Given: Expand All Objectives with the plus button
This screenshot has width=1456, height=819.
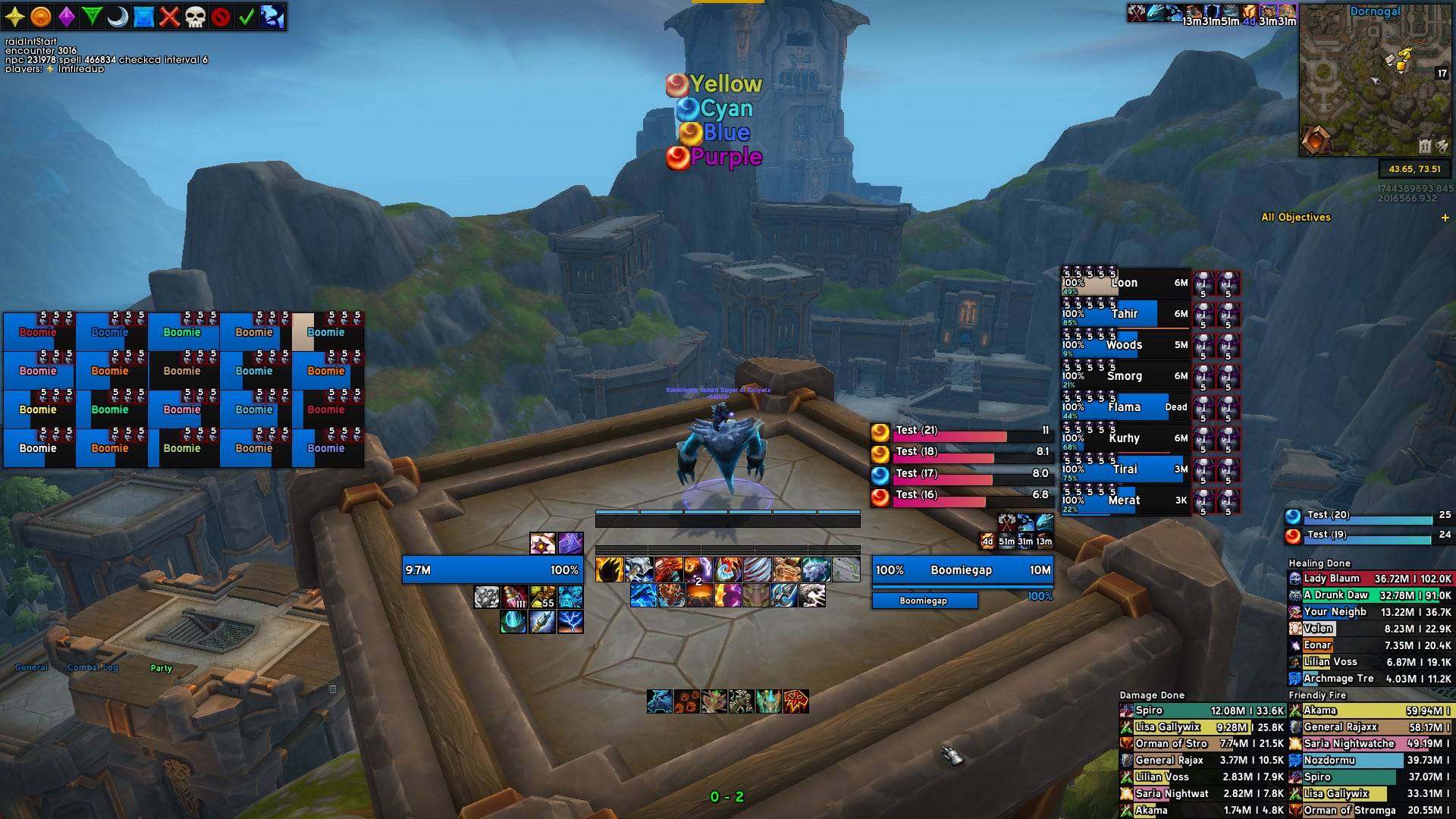Looking at the screenshot, I should (x=1445, y=218).
